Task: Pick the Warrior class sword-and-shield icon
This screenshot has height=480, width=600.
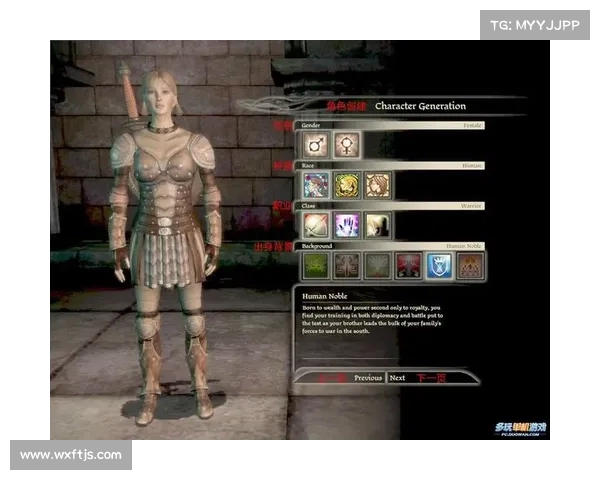Action: 315,225
